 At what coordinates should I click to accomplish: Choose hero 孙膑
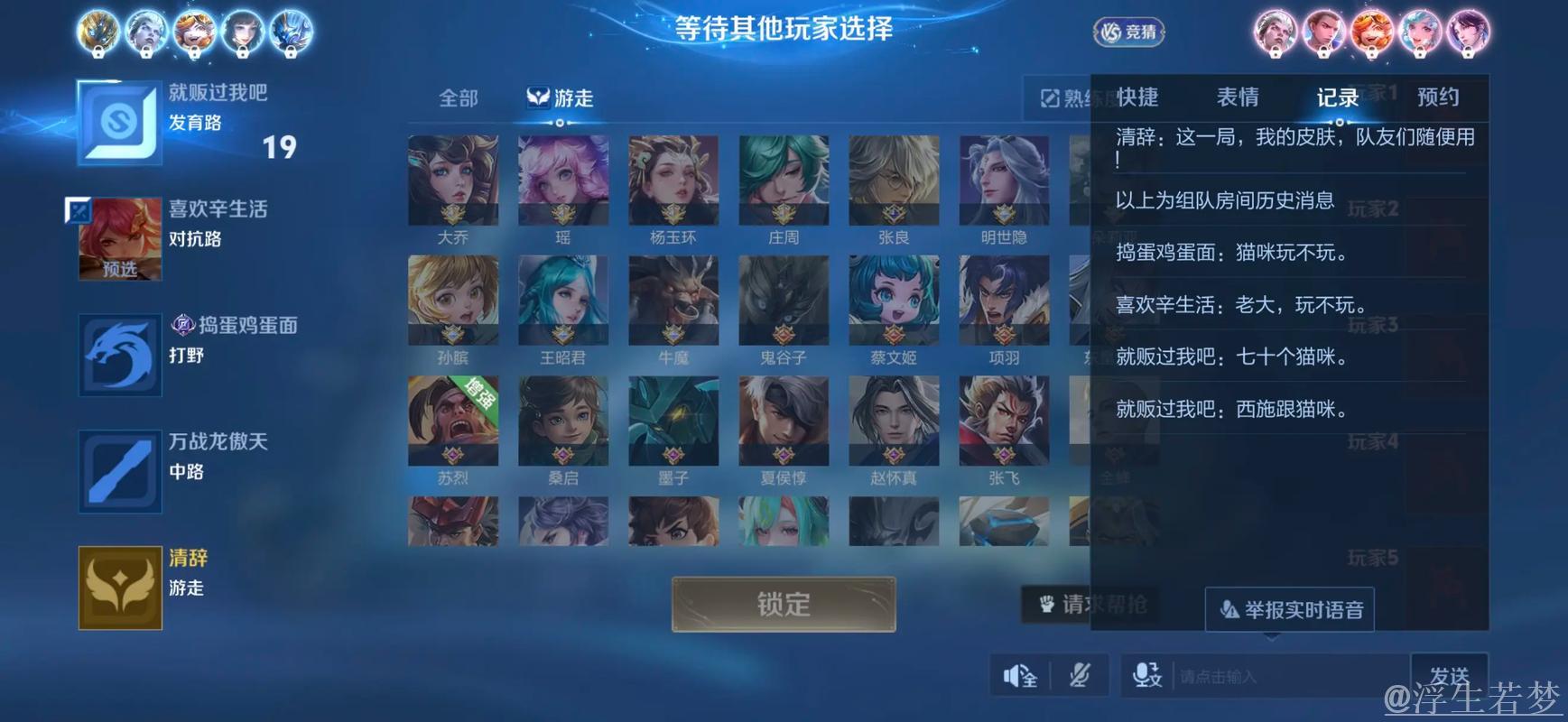pos(453,301)
